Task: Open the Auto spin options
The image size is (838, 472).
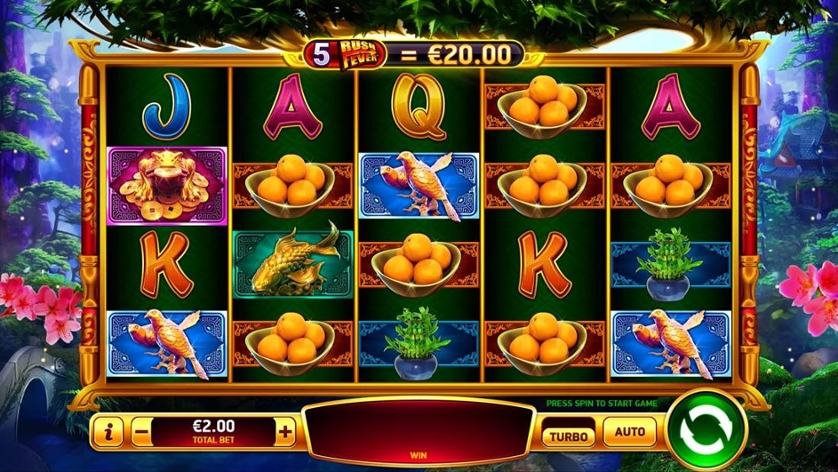Action: pyautogui.click(x=630, y=433)
